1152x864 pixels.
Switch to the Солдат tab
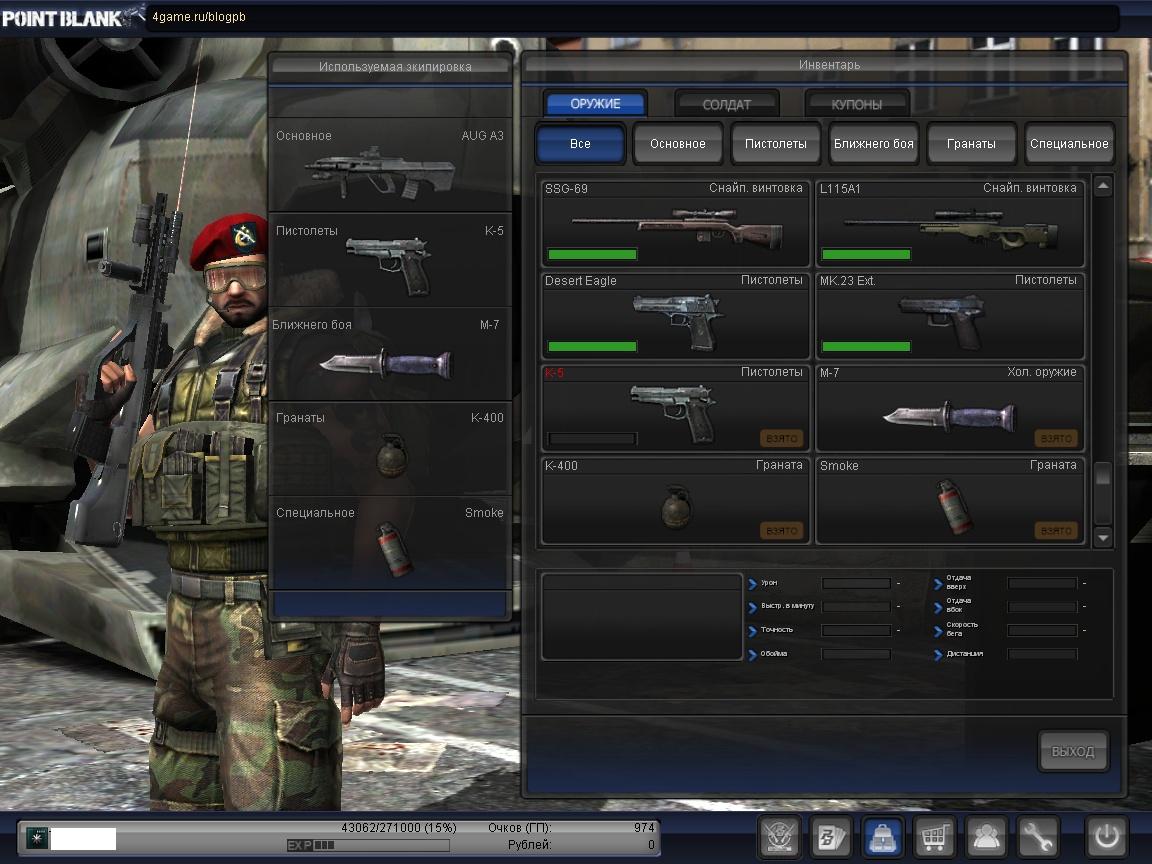(x=727, y=104)
